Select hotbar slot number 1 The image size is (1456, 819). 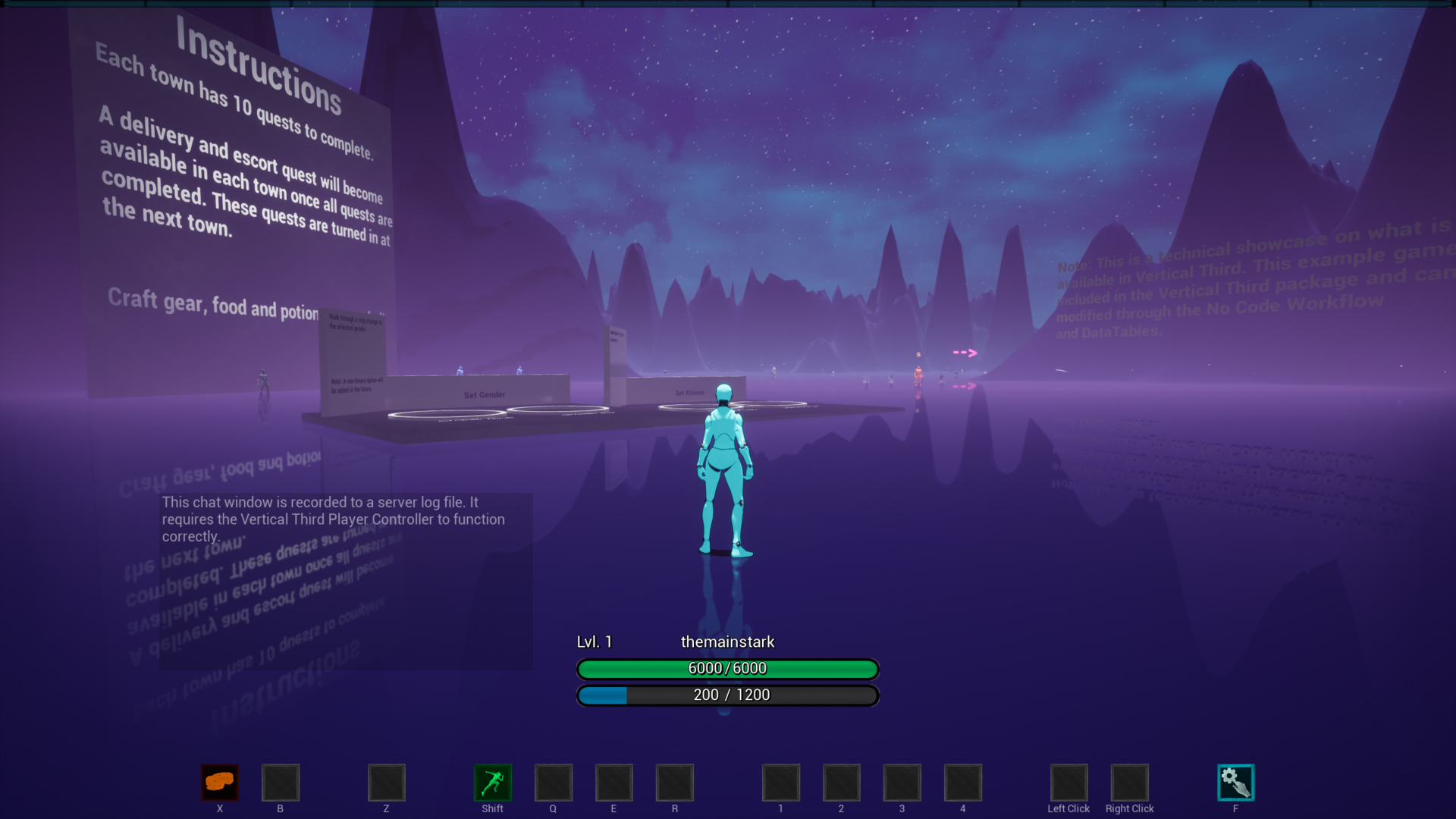click(780, 782)
